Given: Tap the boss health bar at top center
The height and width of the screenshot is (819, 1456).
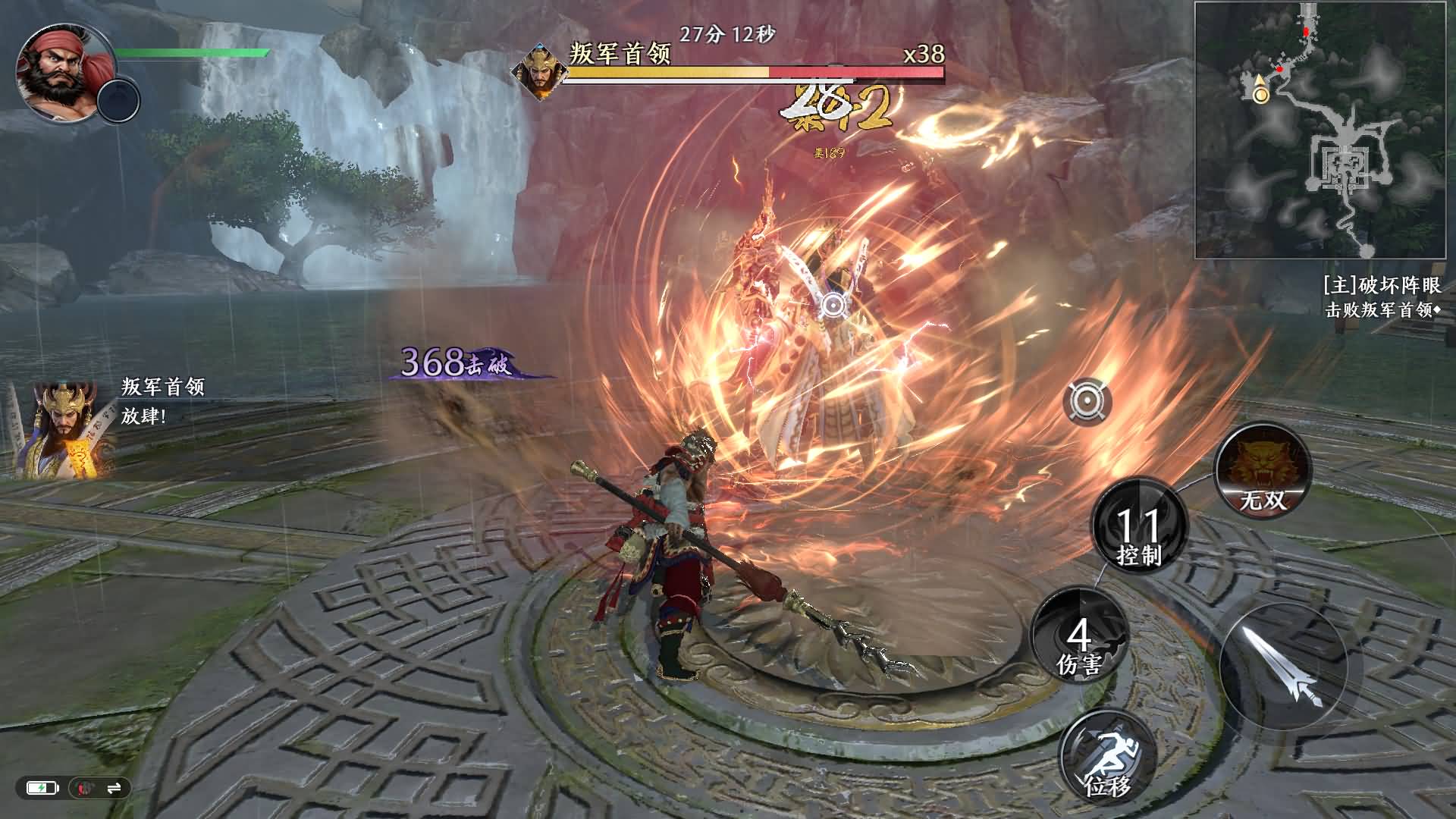Looking at the screenshot, I should point(754,74).
